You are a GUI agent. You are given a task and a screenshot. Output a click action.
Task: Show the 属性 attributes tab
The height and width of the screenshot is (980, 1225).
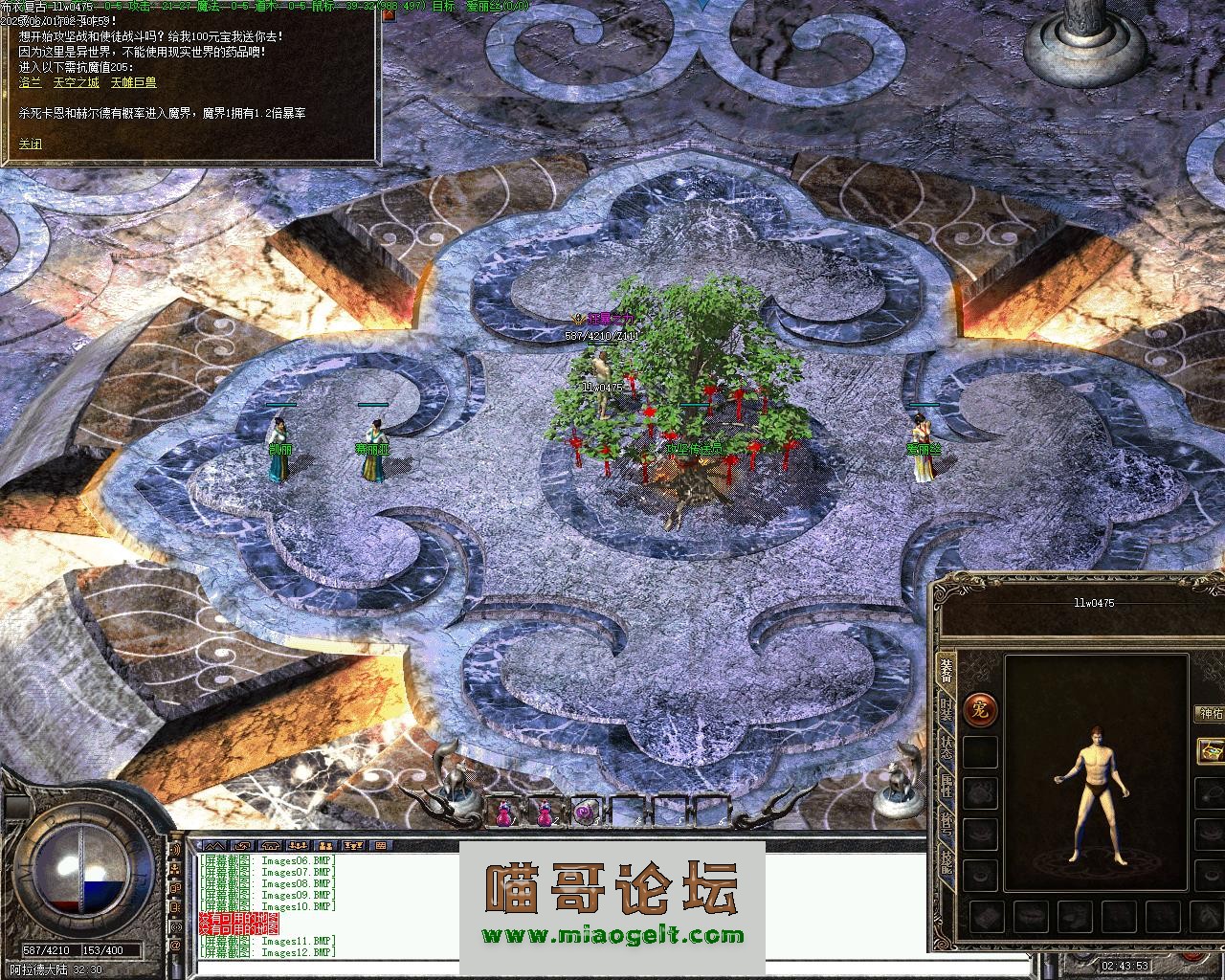pyautogui.click(x=946, y=788)
